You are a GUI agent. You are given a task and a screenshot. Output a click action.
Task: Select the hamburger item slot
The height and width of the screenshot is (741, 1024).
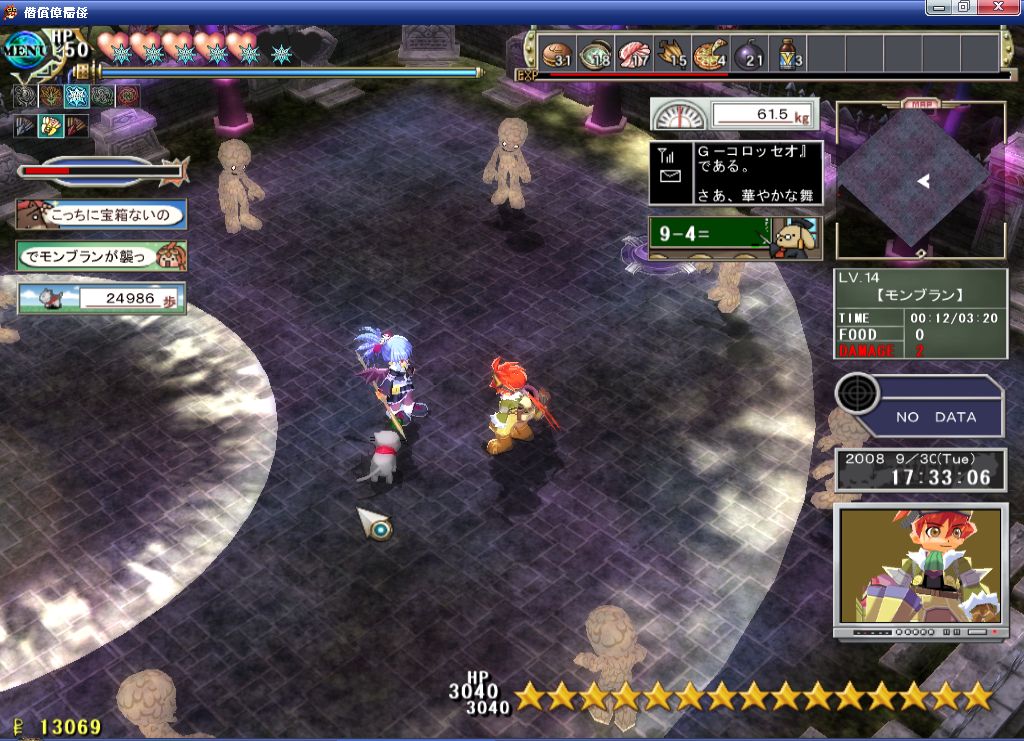[557, 54]
